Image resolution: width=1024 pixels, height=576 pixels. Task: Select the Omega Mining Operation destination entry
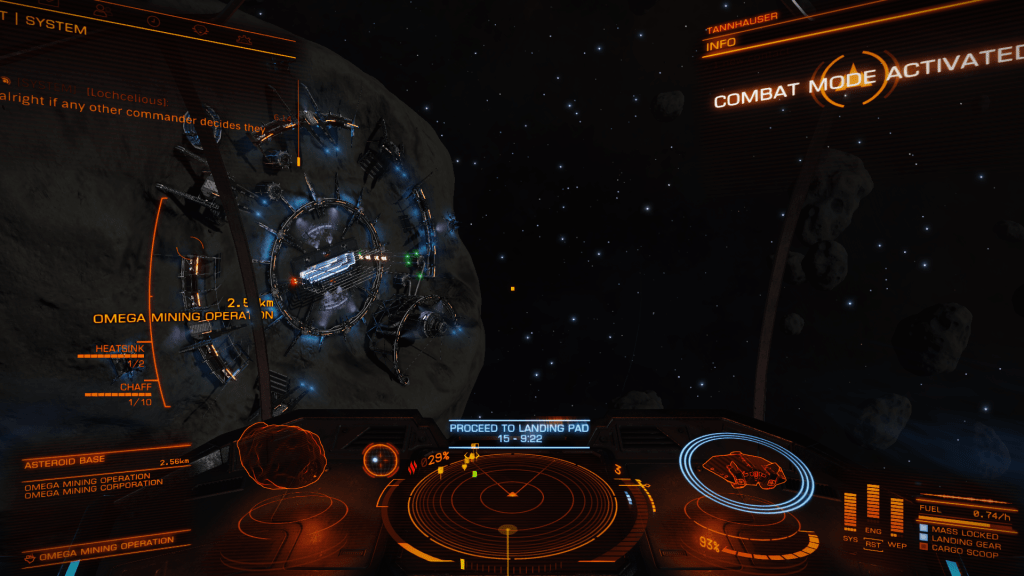[x=100, y=546]
